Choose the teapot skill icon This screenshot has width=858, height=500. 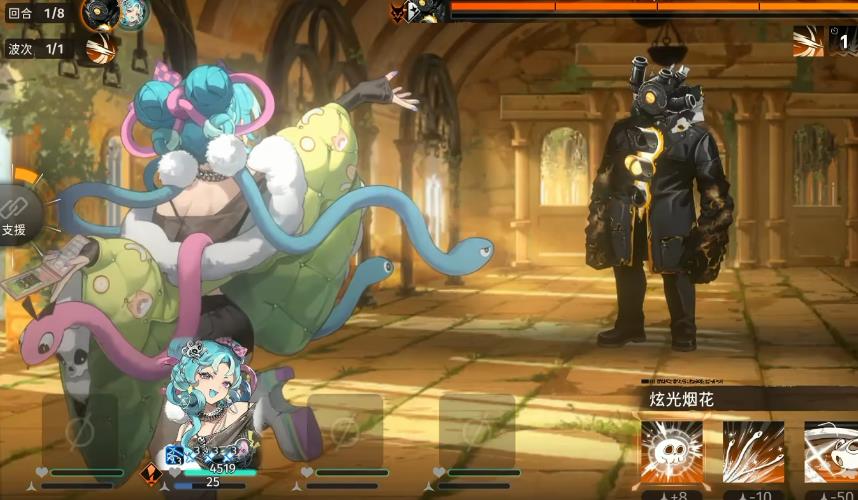[x=831, y=453]
